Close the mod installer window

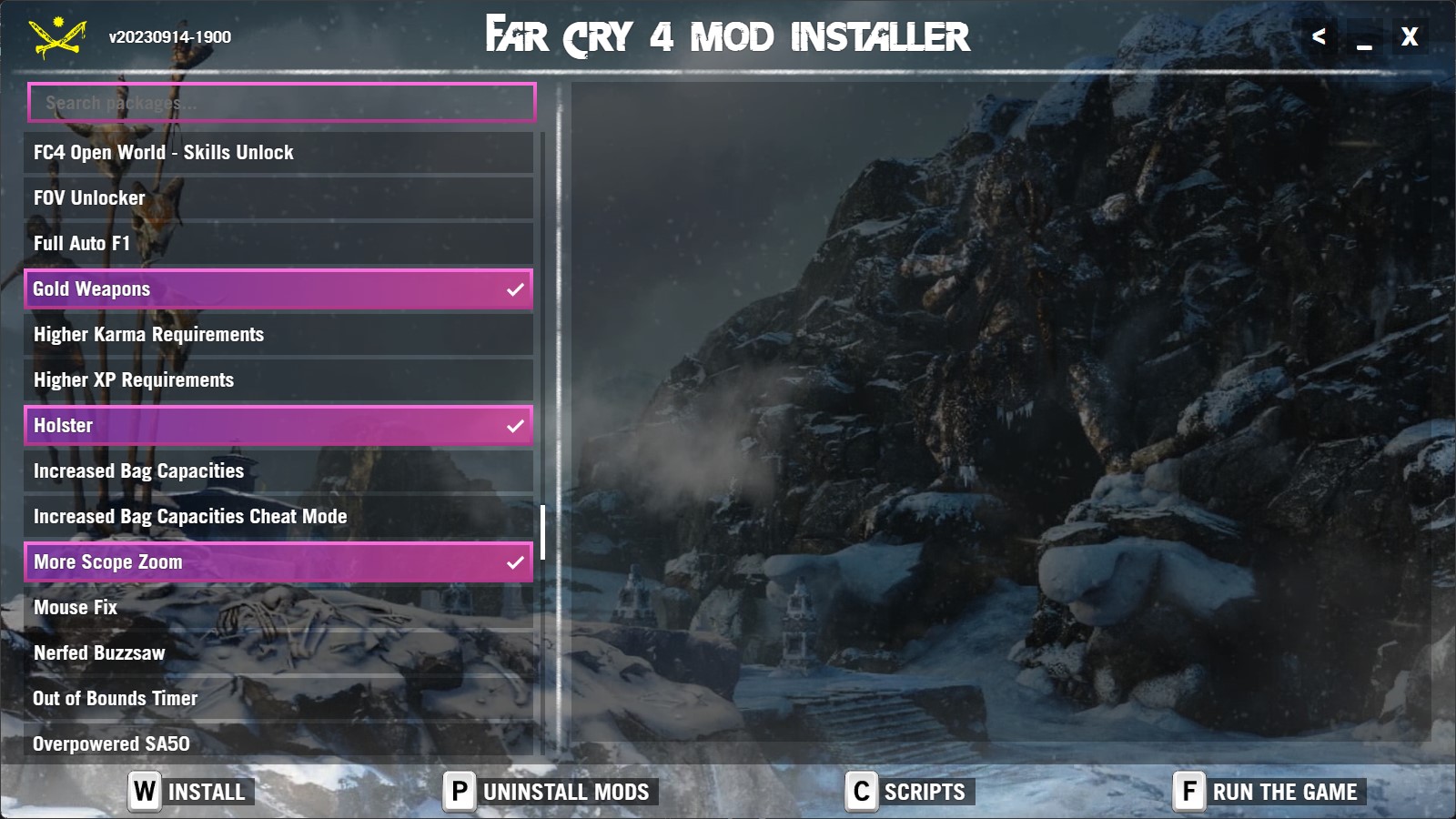(x=1409, y=37)
